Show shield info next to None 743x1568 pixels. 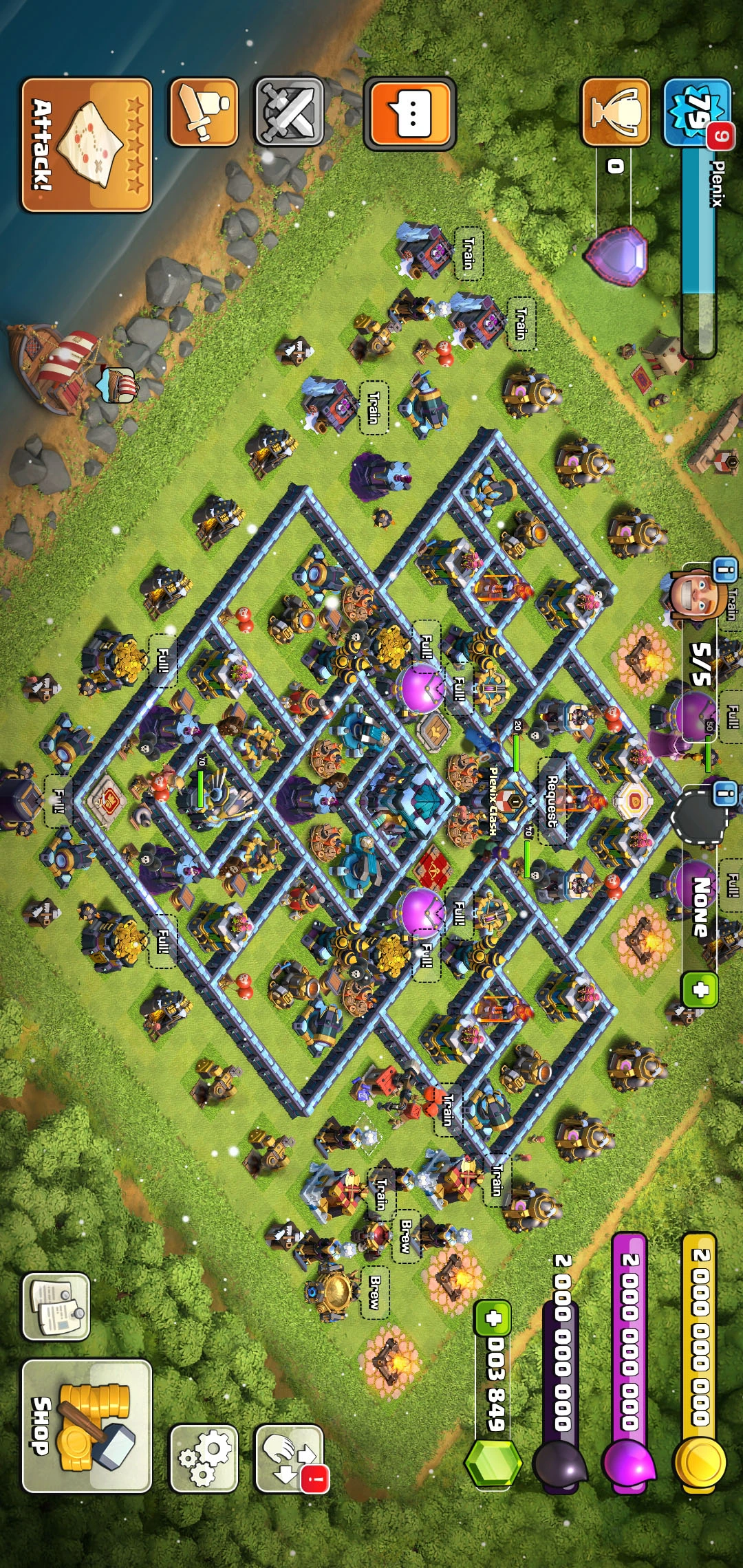724,792
